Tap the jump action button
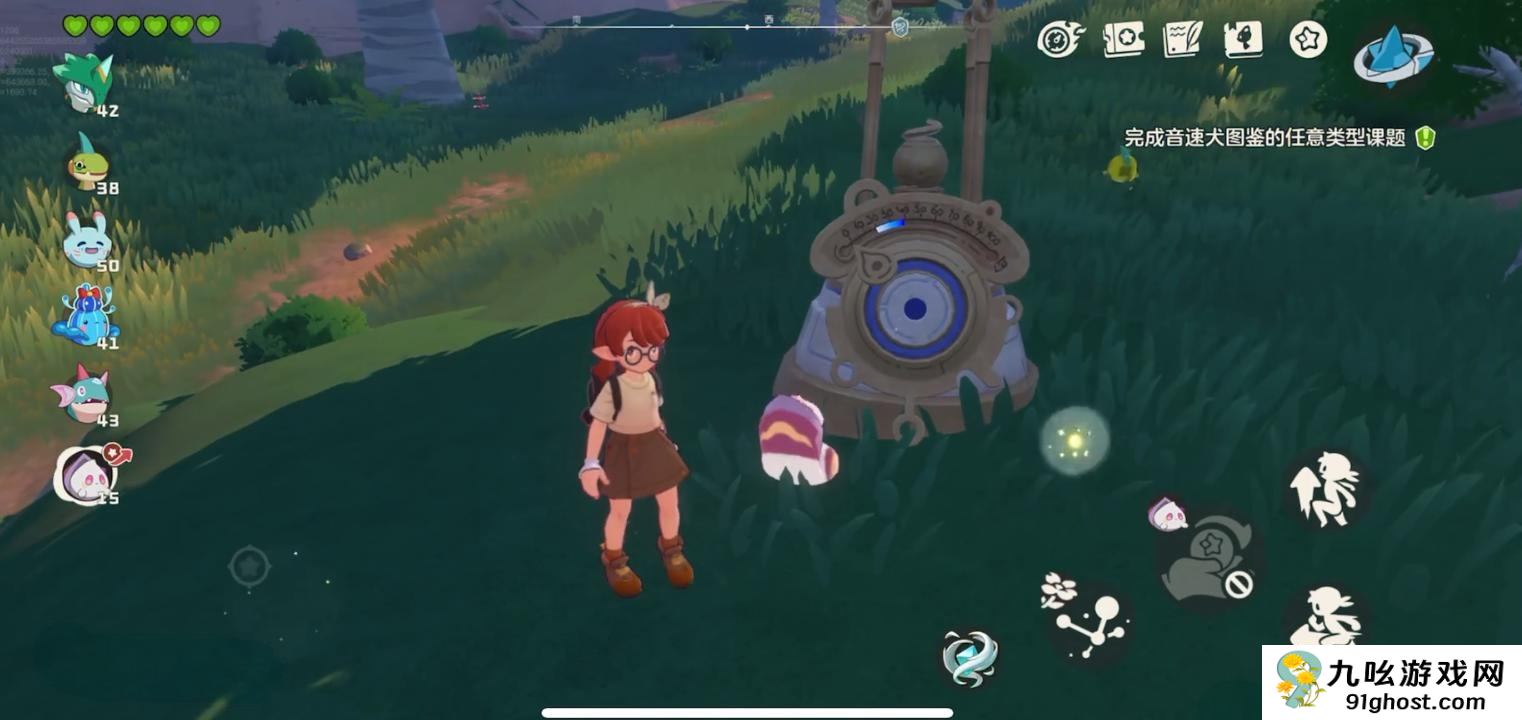 pos(1326,489)
